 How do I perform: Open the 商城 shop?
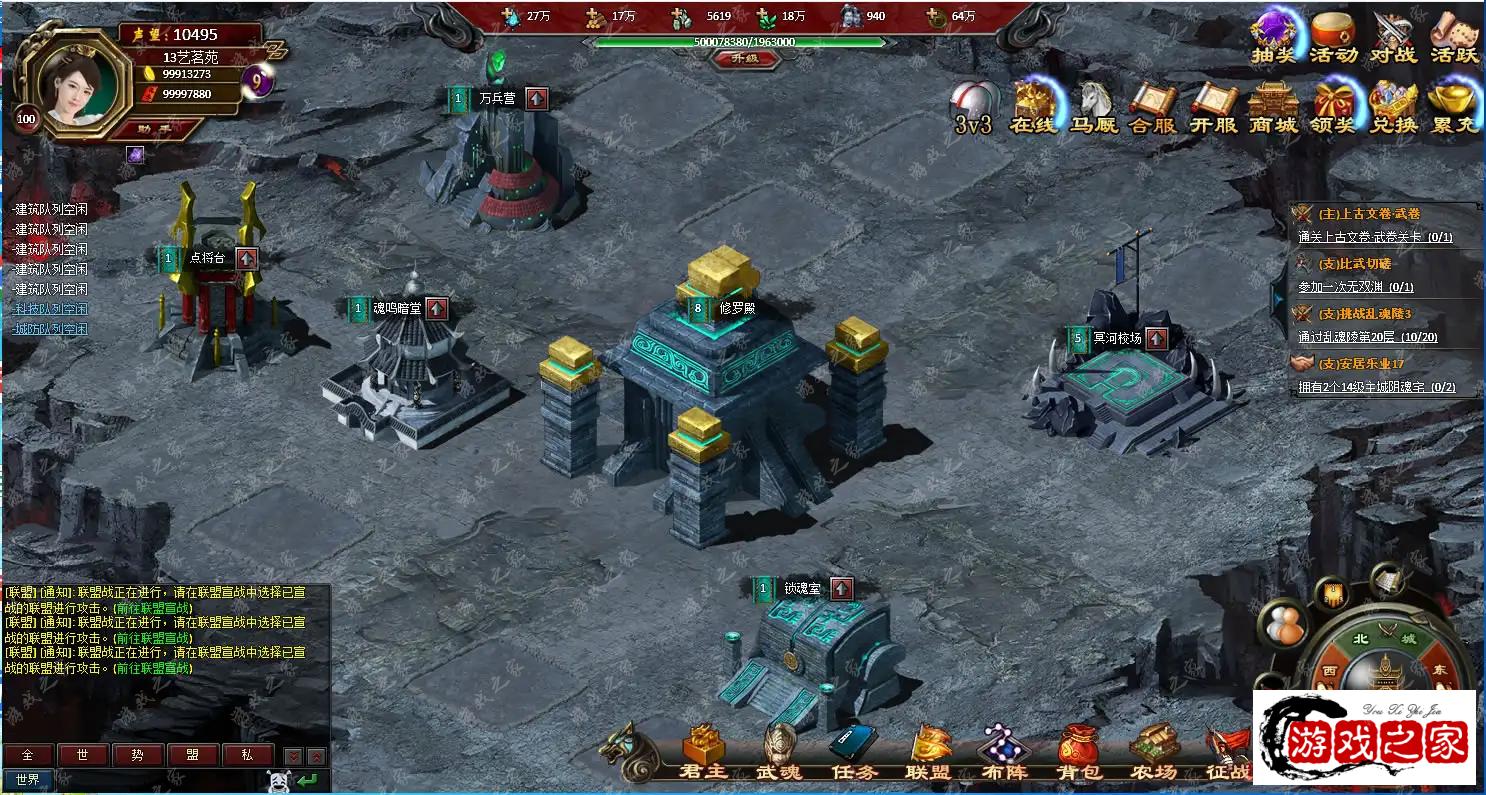click(x=1273, y=106)
